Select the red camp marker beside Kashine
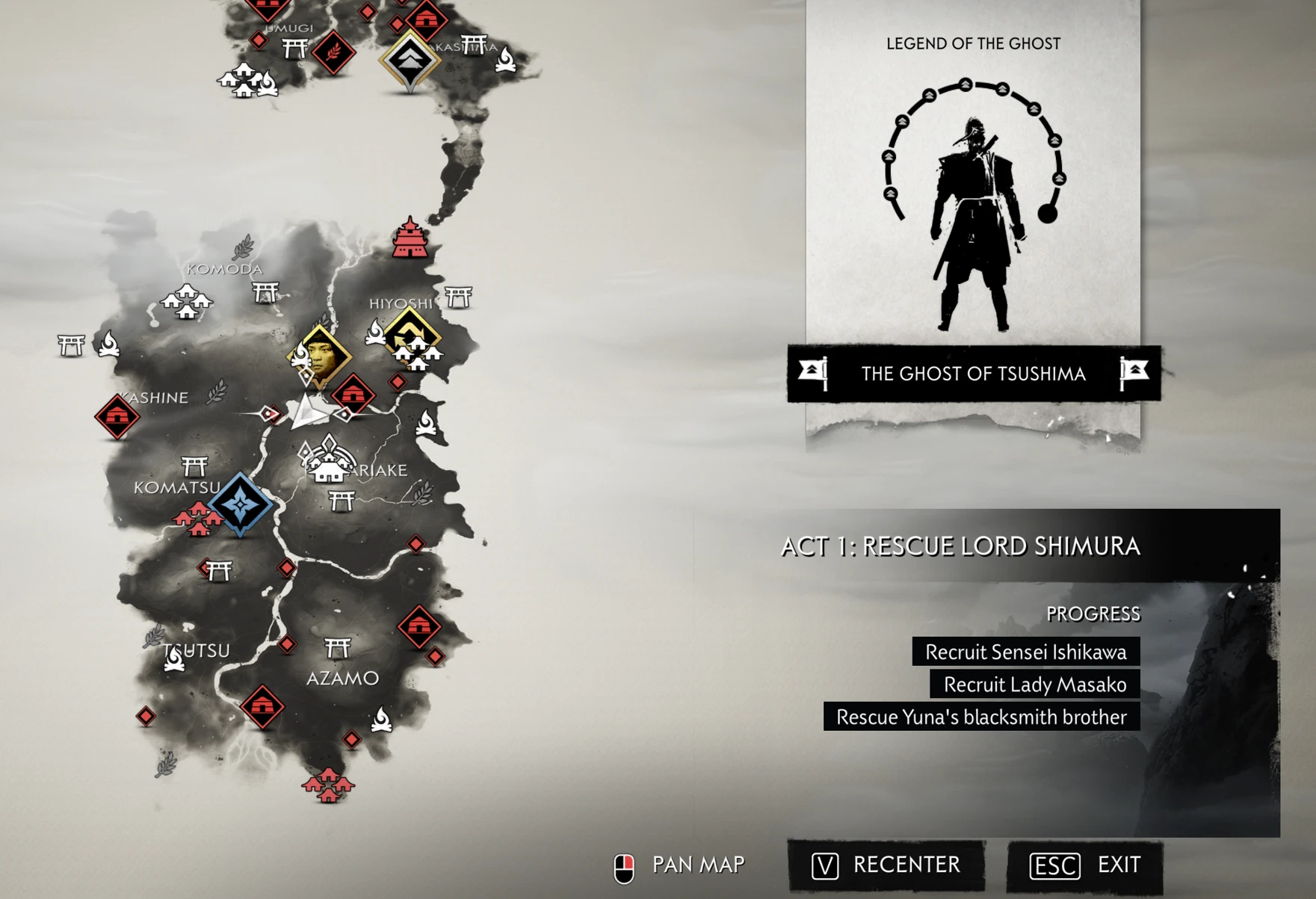This screenshot has height=899, width=1316. (x=117, y=416)
